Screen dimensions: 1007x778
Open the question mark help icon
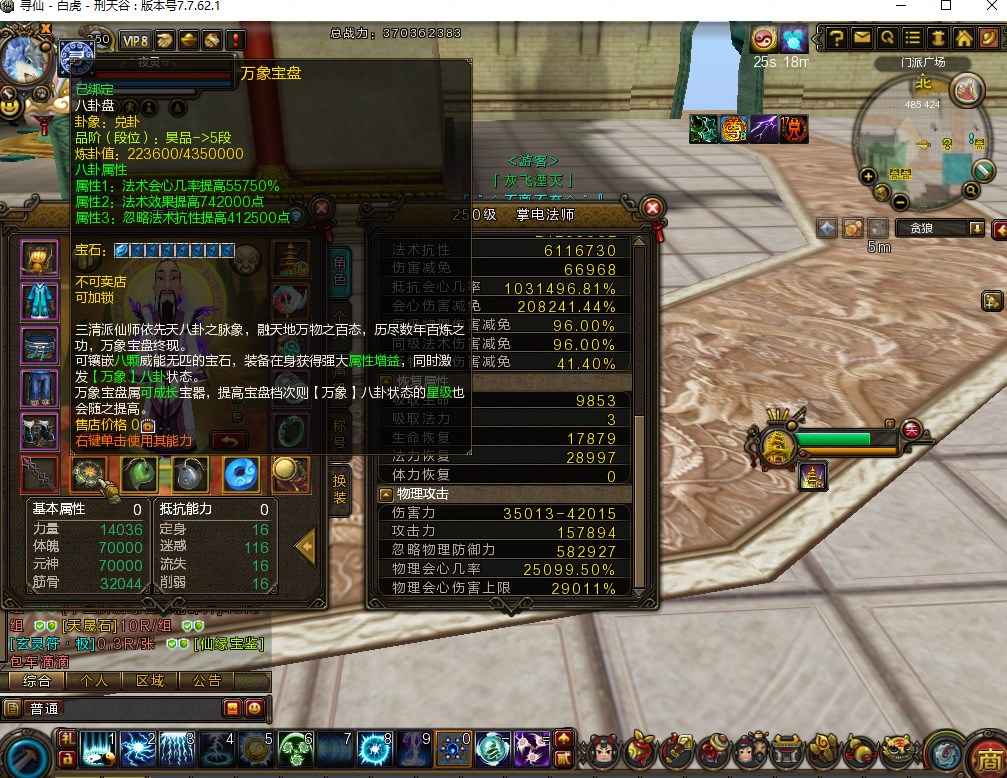point(837,38)
